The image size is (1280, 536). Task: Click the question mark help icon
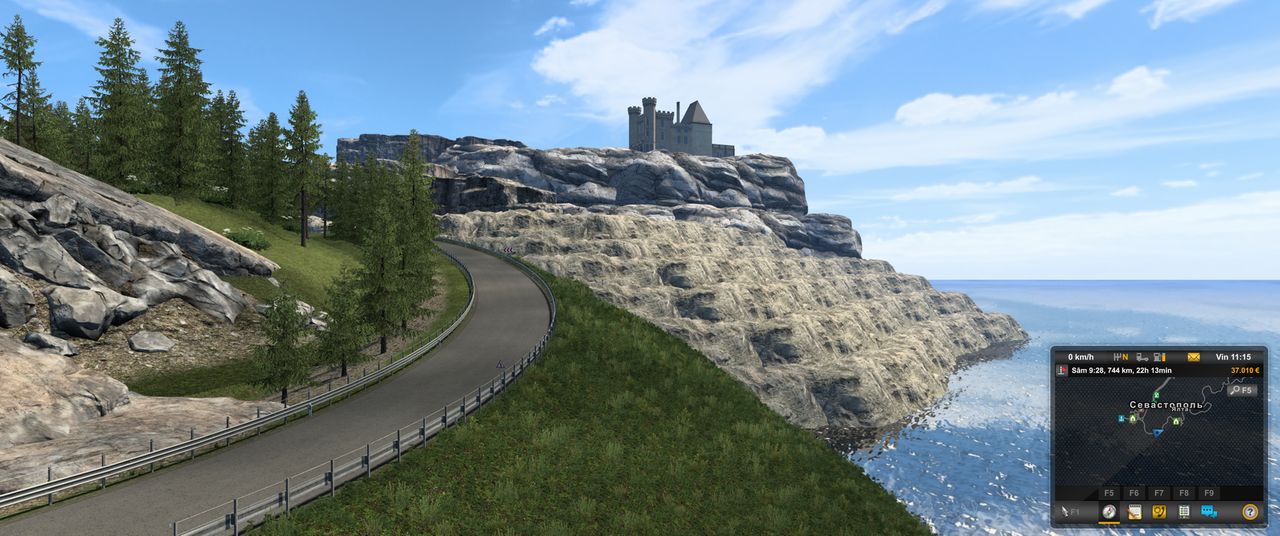point(1249,512)
